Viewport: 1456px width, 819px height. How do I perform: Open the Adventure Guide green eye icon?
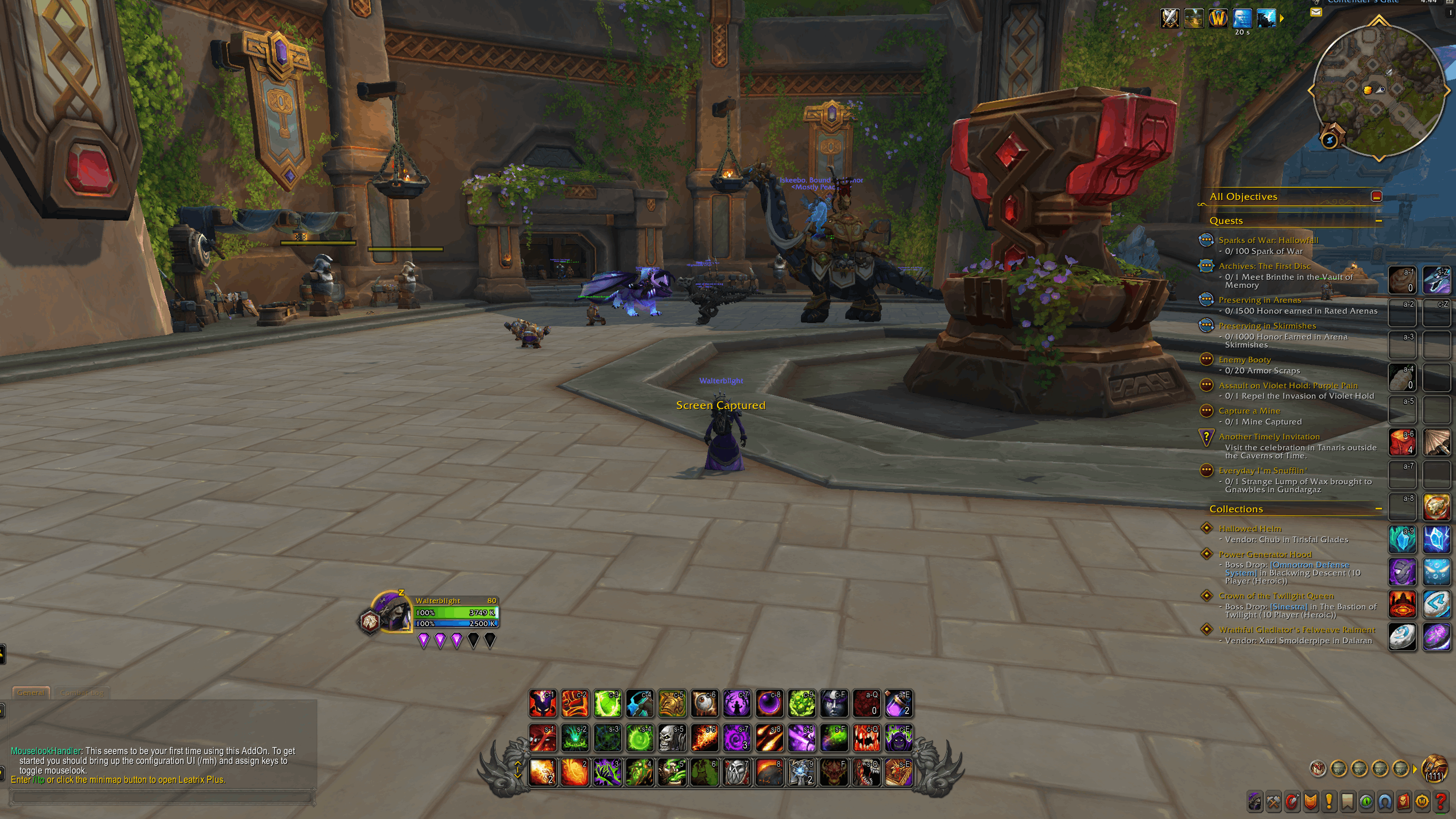(1366, 802)
